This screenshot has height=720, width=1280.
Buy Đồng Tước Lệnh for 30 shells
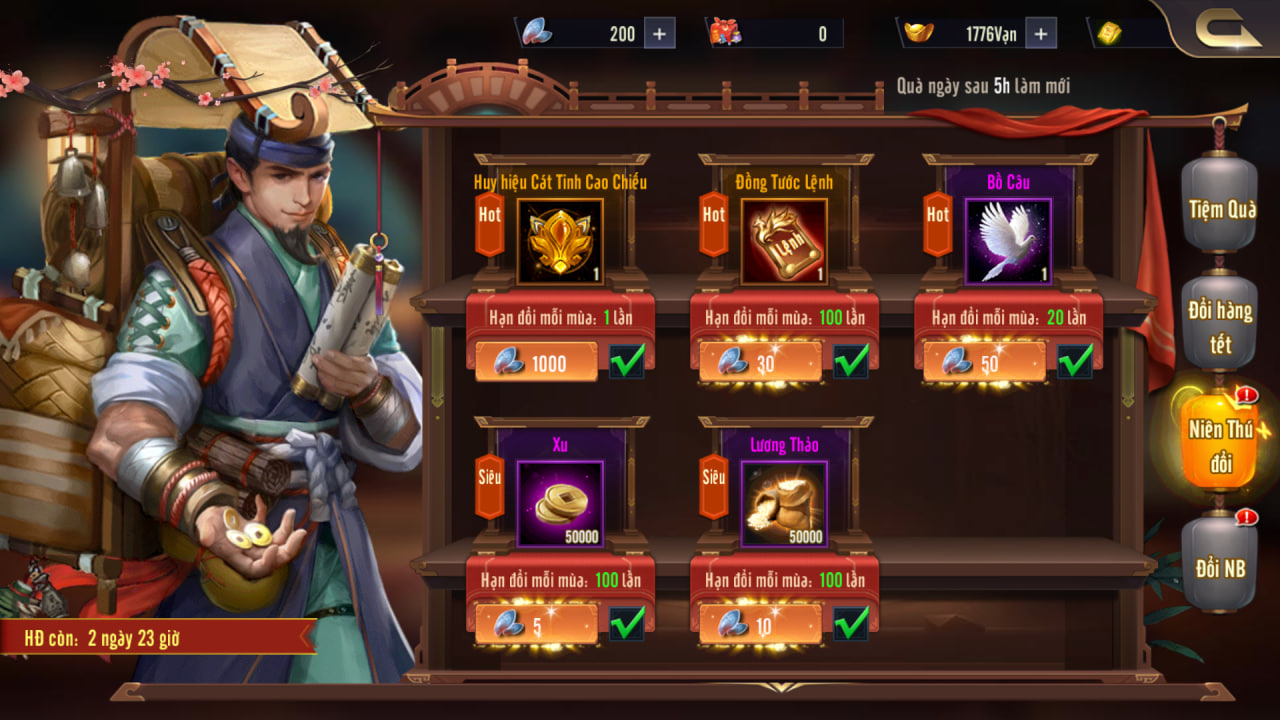[x=760, y=363]
